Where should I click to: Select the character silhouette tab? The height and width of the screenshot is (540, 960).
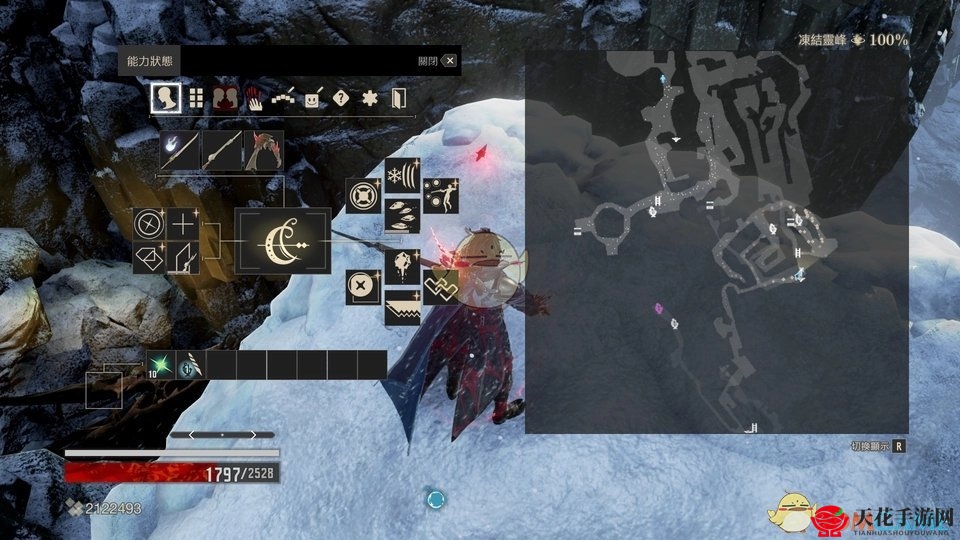tap(166, 98)
